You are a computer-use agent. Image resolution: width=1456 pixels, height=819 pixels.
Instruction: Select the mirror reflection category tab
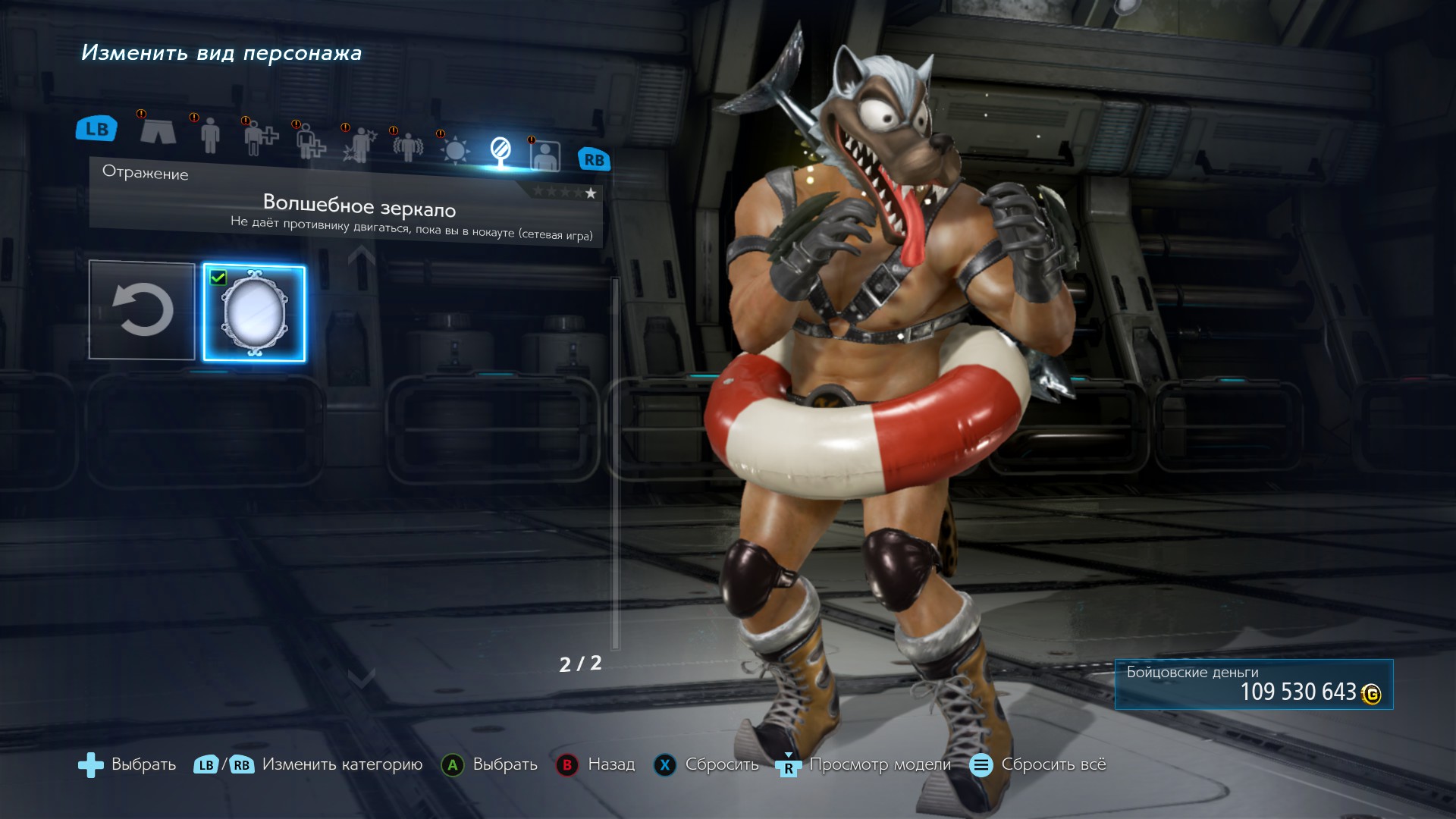point(500,152)
